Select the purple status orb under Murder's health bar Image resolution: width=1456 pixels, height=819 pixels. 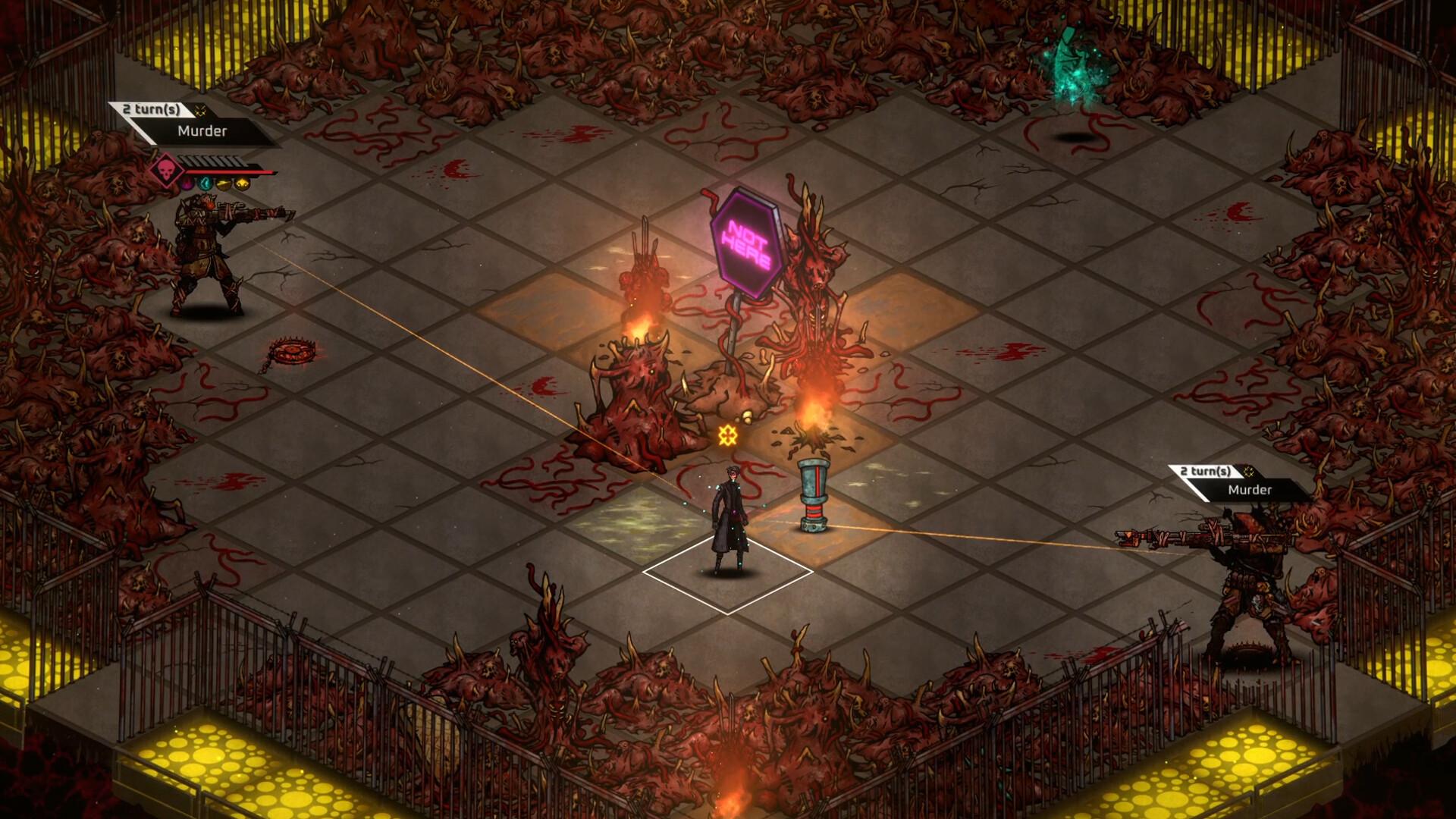coord(188,184)
